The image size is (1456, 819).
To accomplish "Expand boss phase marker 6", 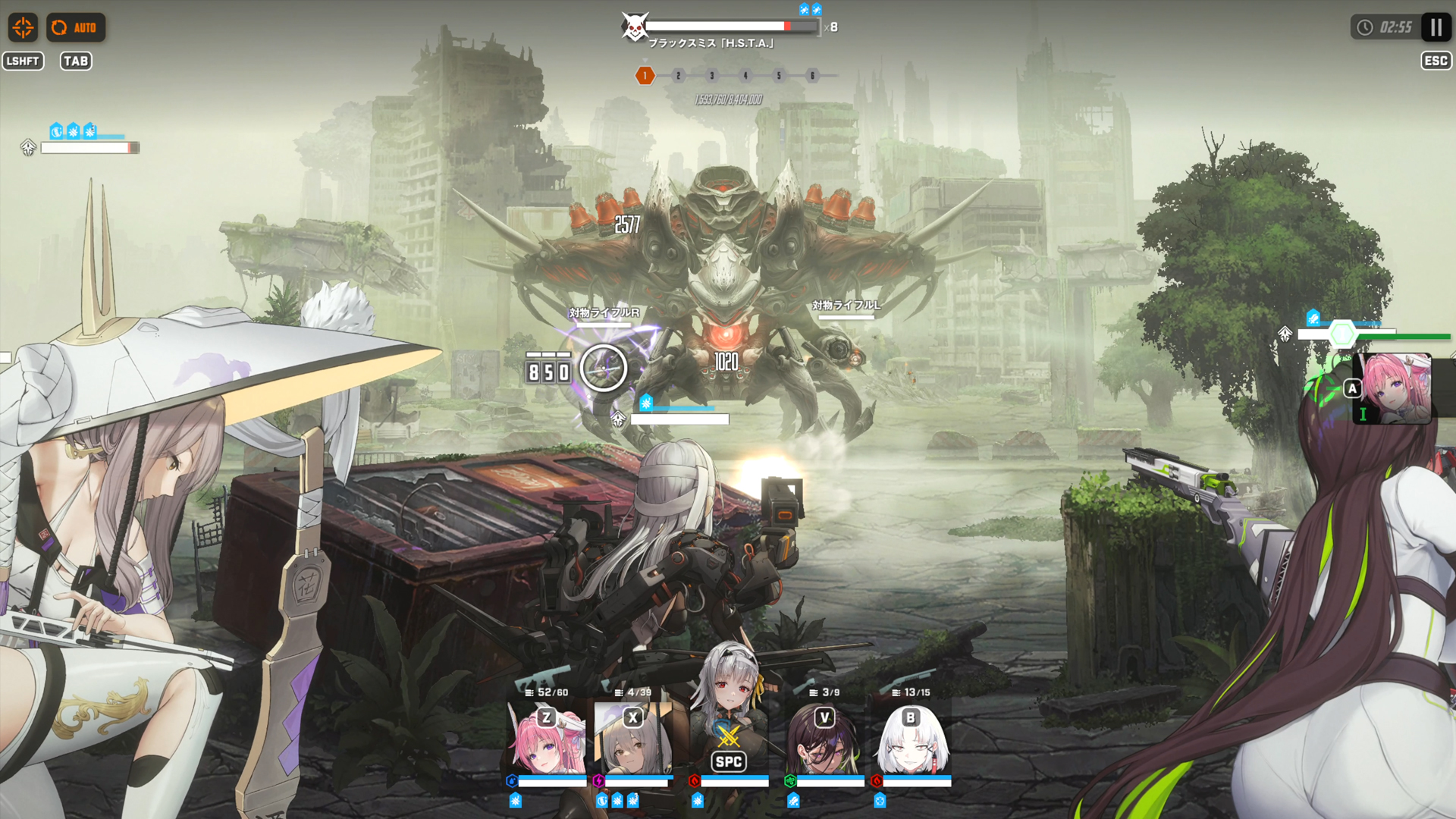I will point(813,76).
